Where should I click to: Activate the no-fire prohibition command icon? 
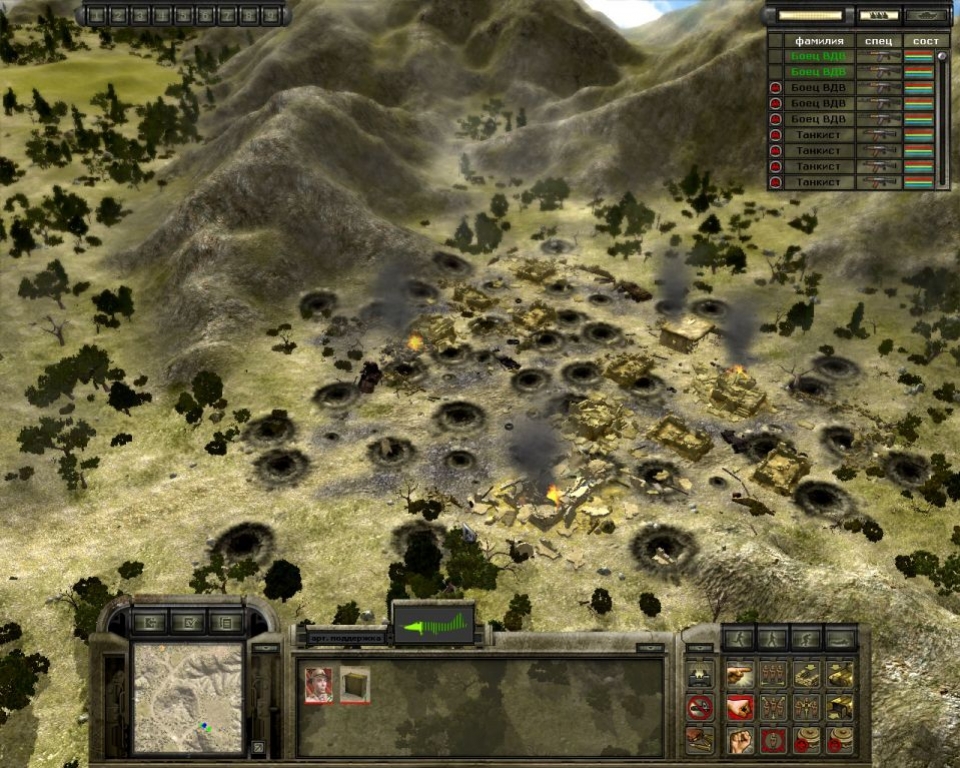[x=700, y=707]
